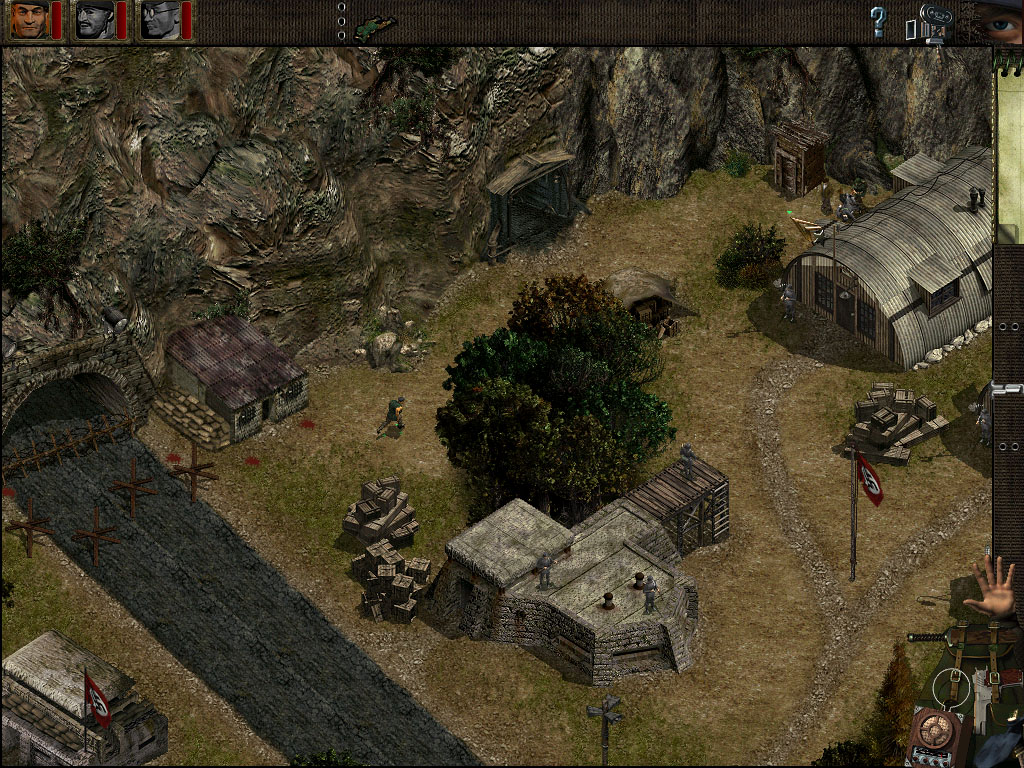Select the grey portrait wearing round glasses
1024x768 pixels.
tap(158, 20)
